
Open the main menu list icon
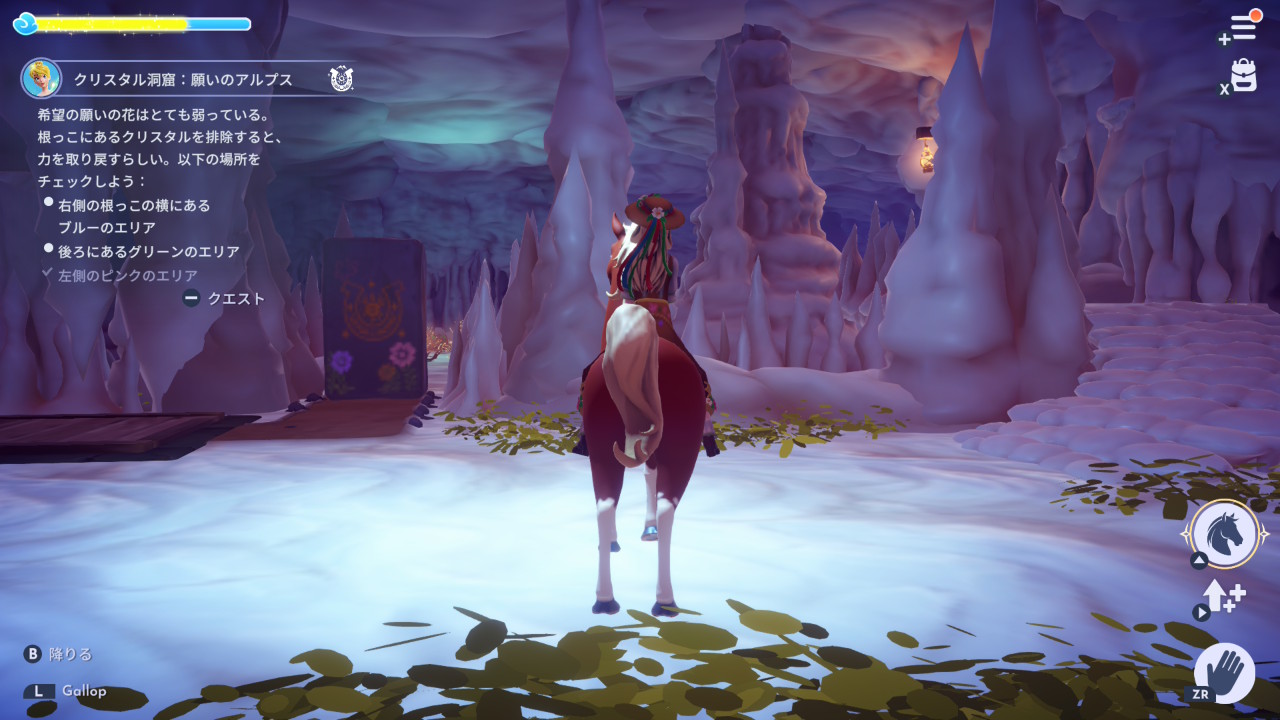coord(1243,27)
